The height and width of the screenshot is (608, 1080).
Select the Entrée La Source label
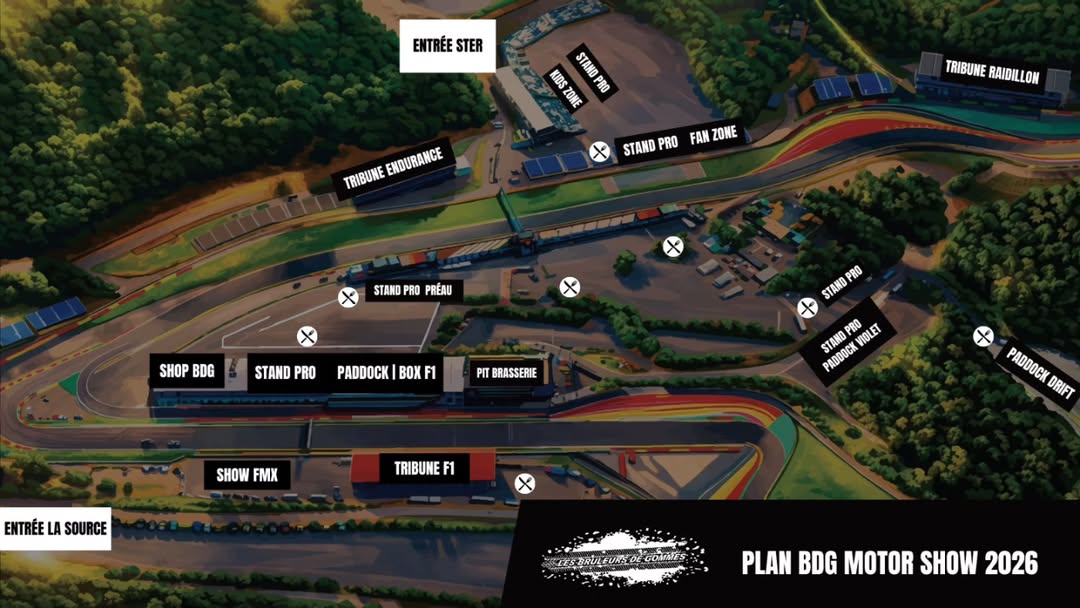pos(55,528)
